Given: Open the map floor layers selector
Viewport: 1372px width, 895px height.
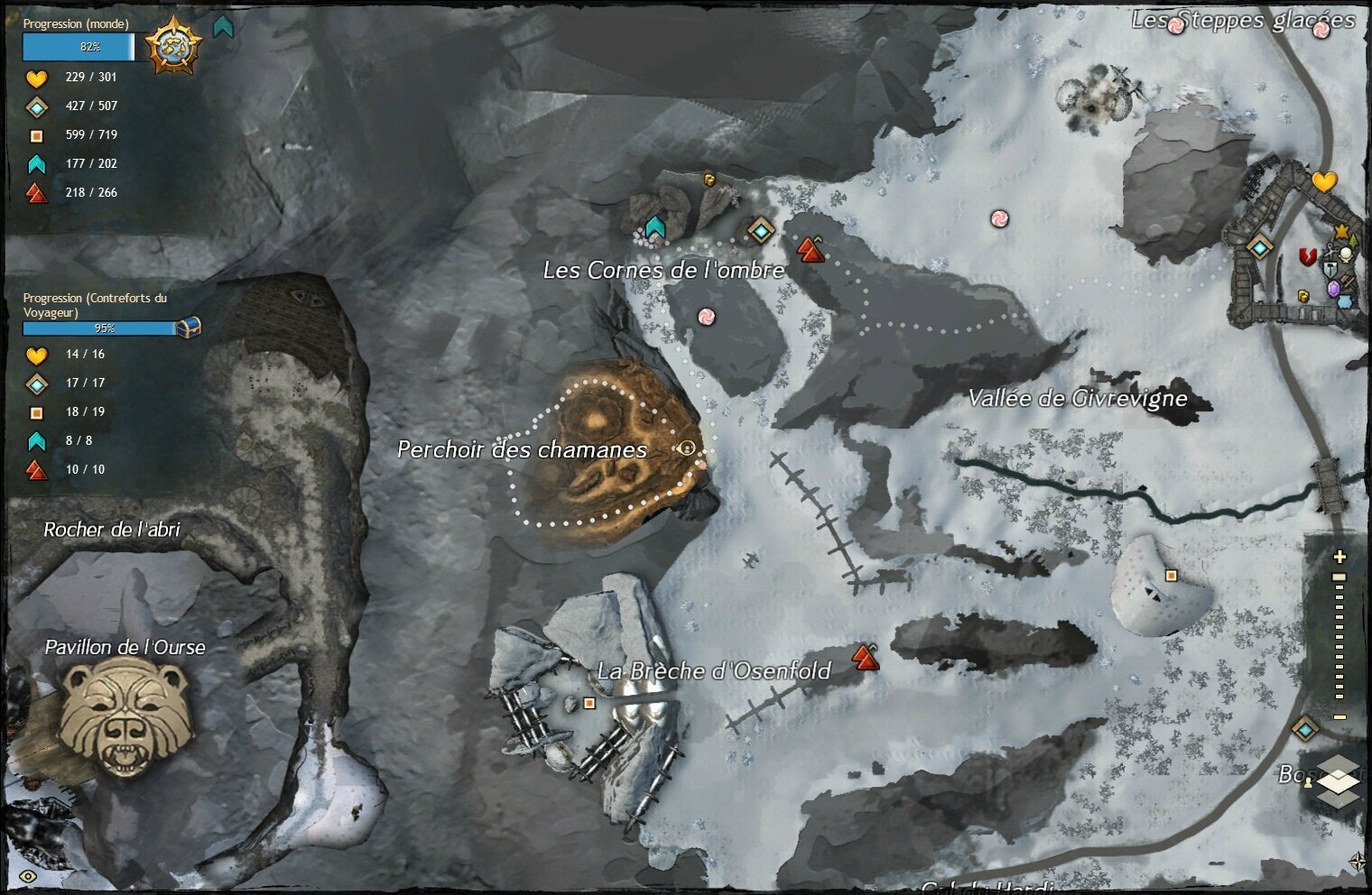Looking at the screenshot, I should tap(1338, 781).
